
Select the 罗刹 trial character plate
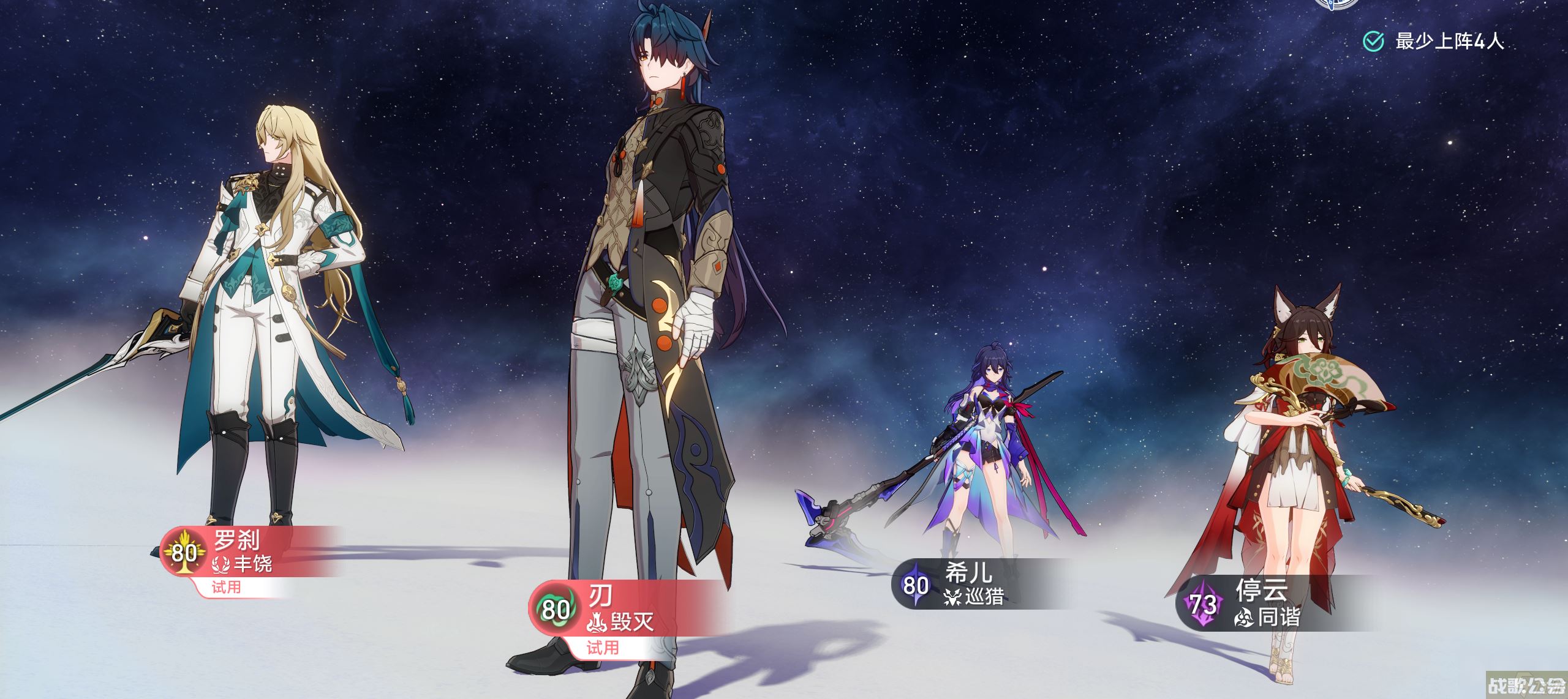pos(245,552)
